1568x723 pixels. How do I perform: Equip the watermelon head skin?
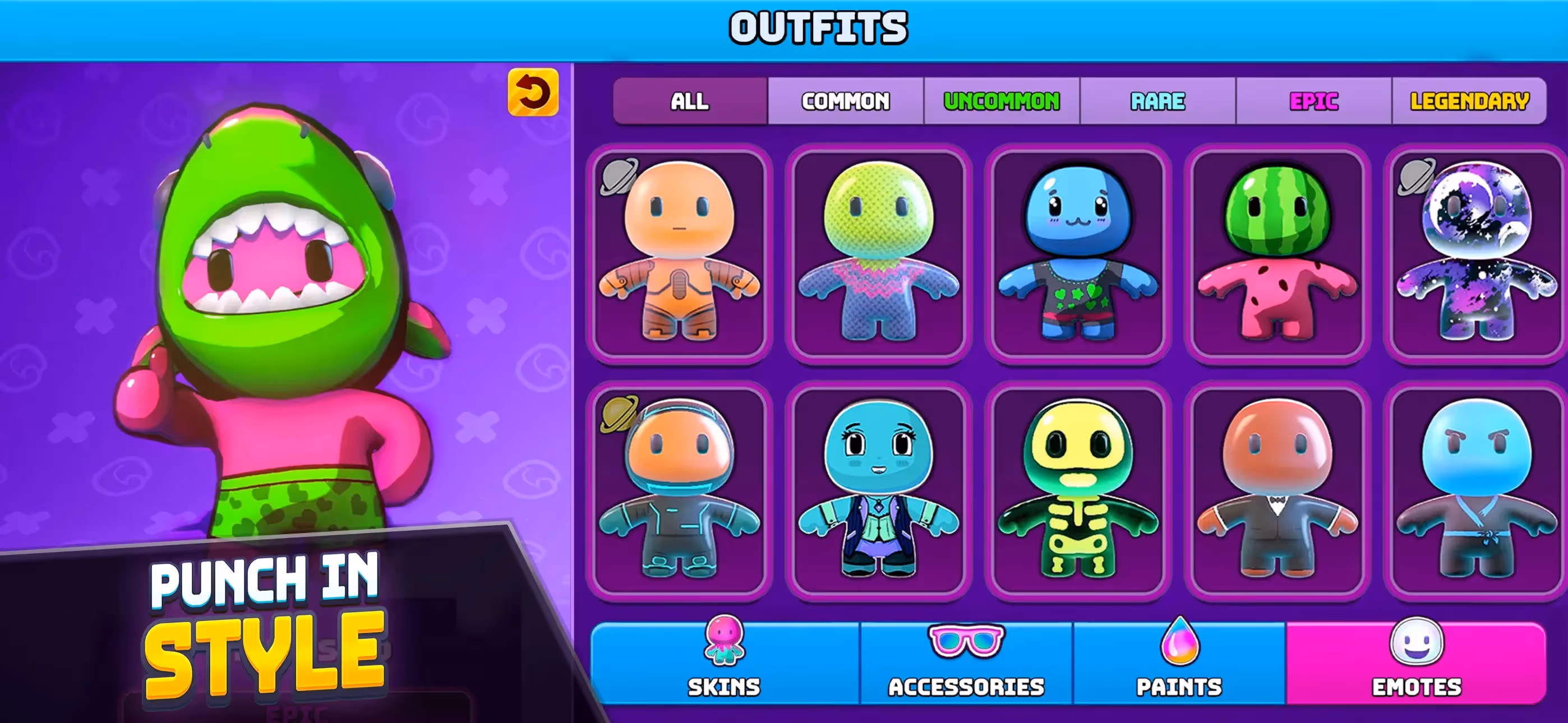[1277, 253]
